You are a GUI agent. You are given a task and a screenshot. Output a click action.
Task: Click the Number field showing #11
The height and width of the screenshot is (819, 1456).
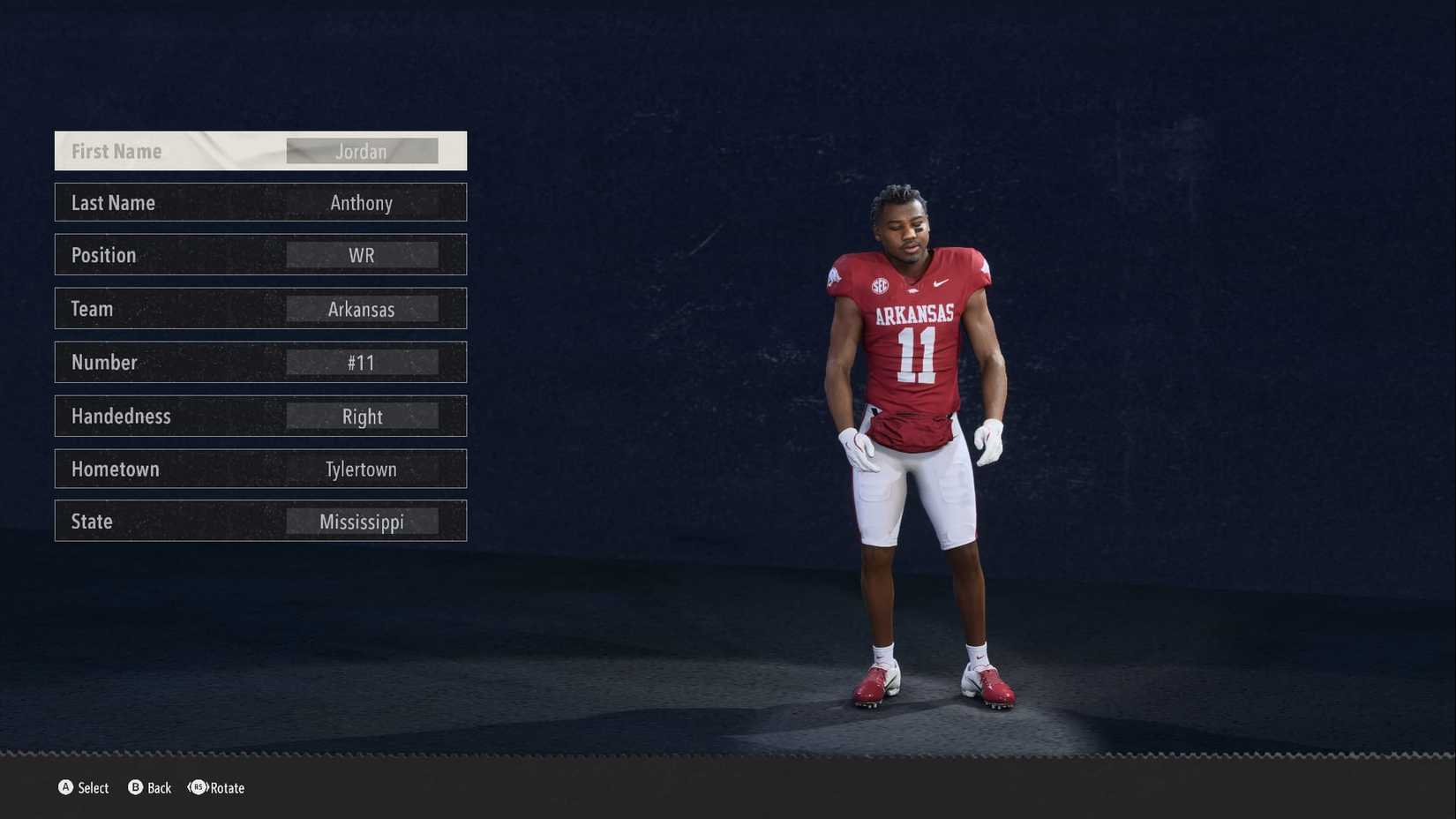click(362, 362)
